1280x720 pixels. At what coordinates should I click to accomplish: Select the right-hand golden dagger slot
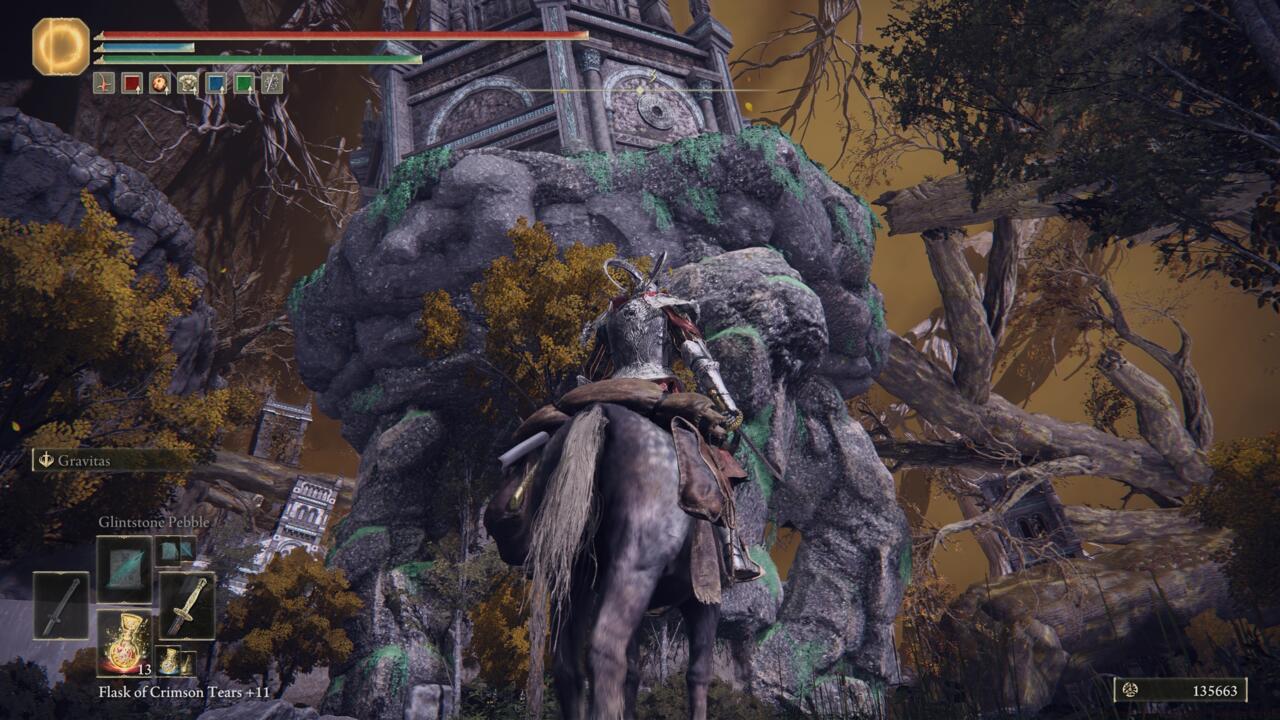(187, 605)
